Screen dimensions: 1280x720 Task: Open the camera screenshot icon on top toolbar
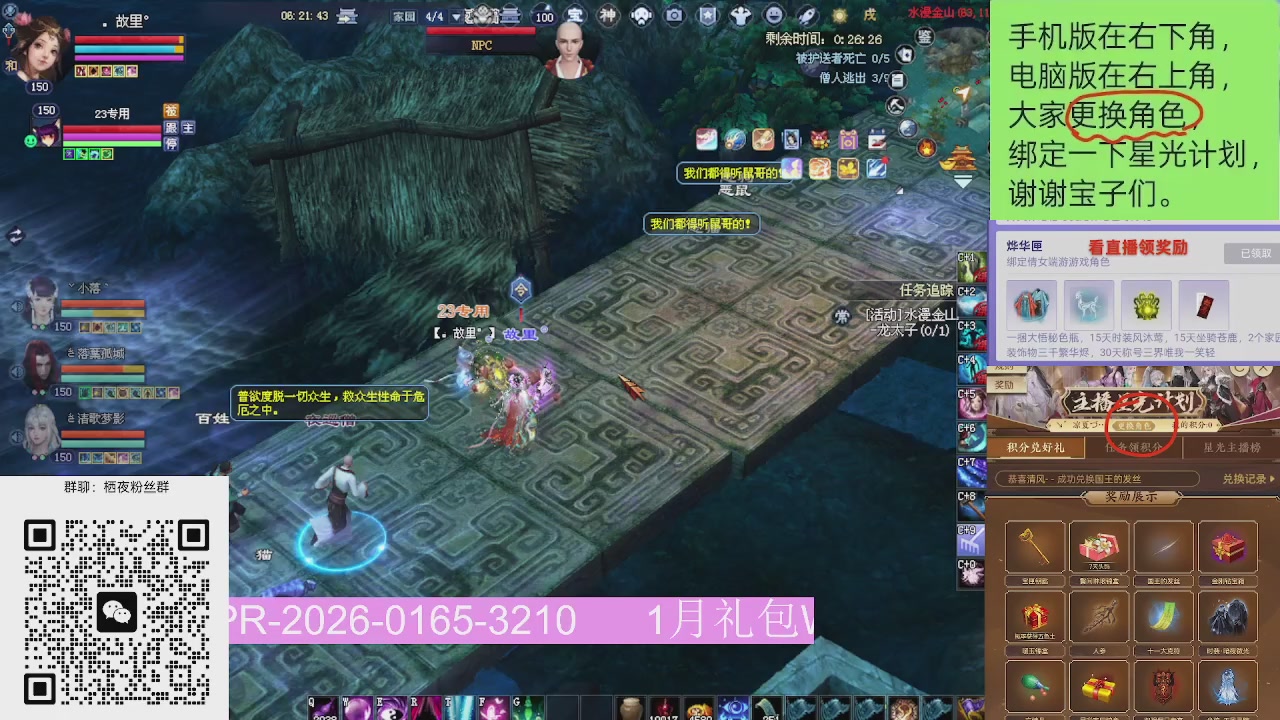[676, 15]
